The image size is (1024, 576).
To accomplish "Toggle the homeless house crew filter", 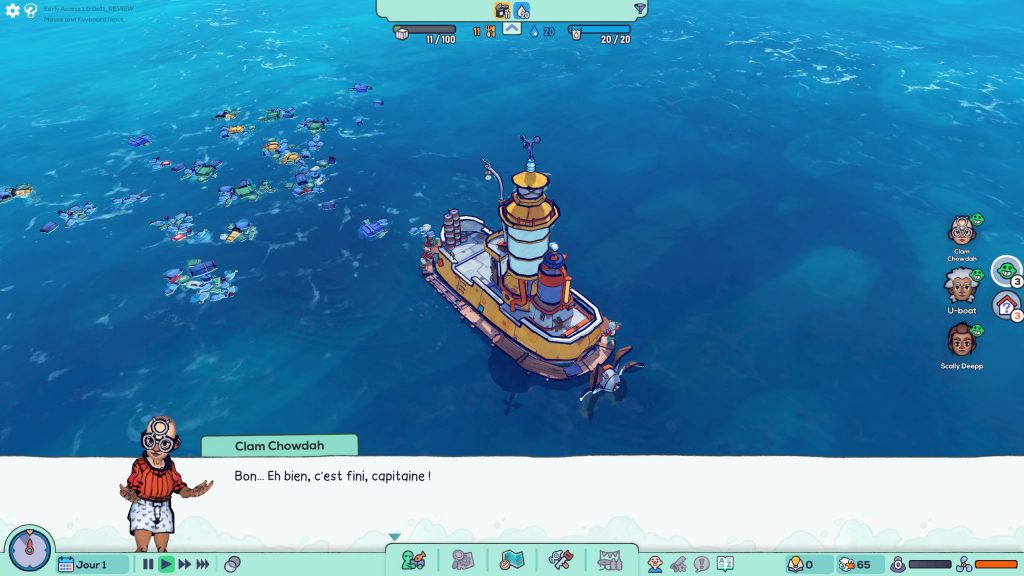I will tap(1006, 304).
